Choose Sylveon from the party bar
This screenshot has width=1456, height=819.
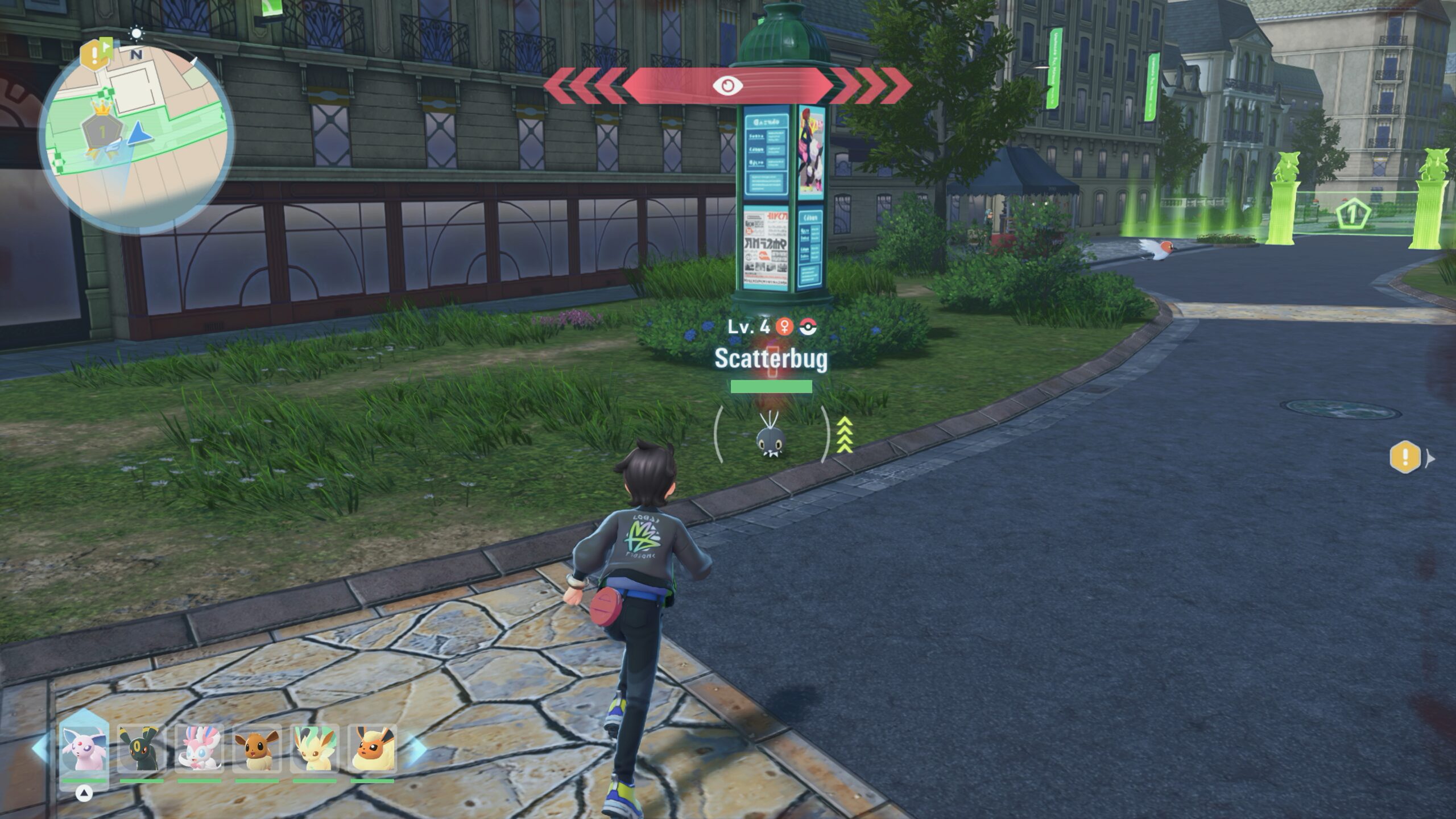[x=199, y=747]
